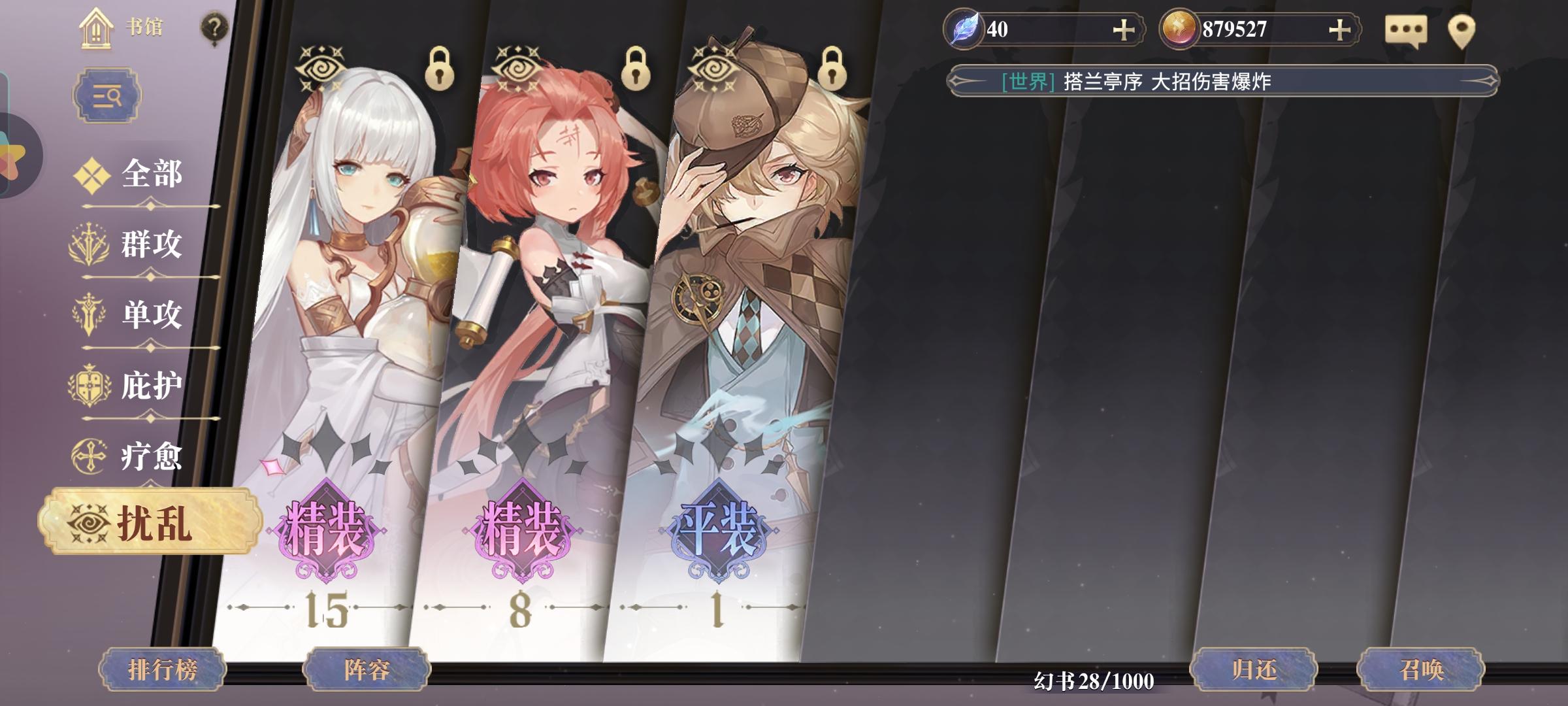Image resolution: width=1568 pixels, height=706 pixels.
Task: Click the blue feather currency icon
Action: click(x=964, y=29)
